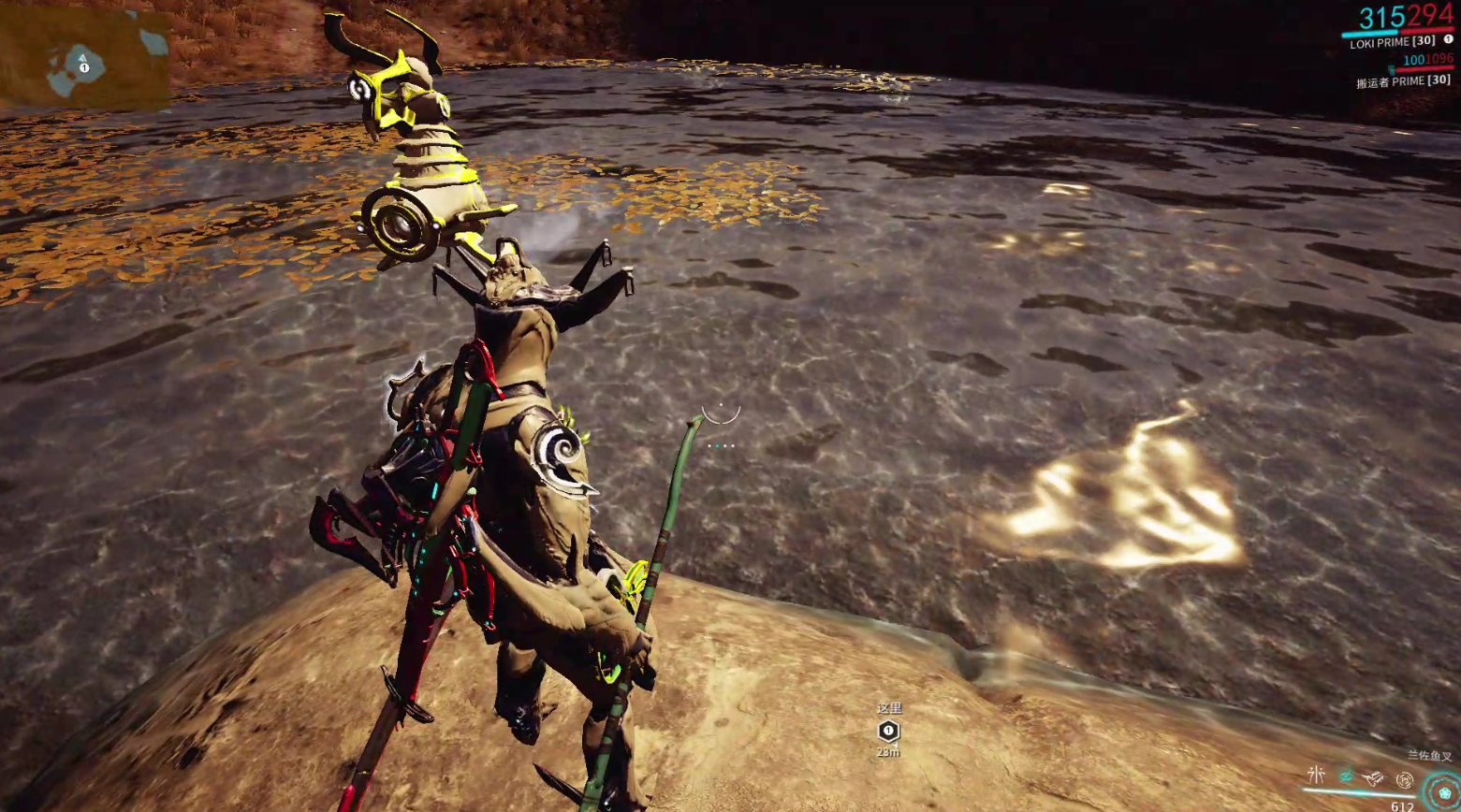Viewport: 1461px width, 812px height.
Task: Click the glowing cyan energy orb icon
Action: coord(1444,792)
